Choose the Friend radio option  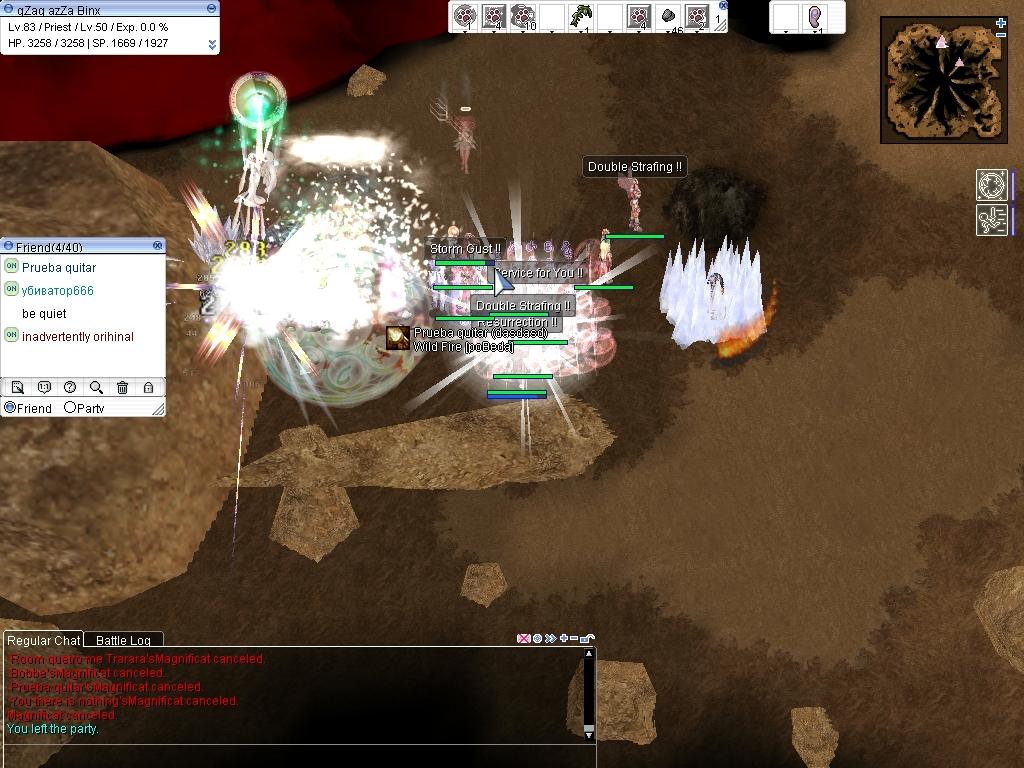click(11, 408)
